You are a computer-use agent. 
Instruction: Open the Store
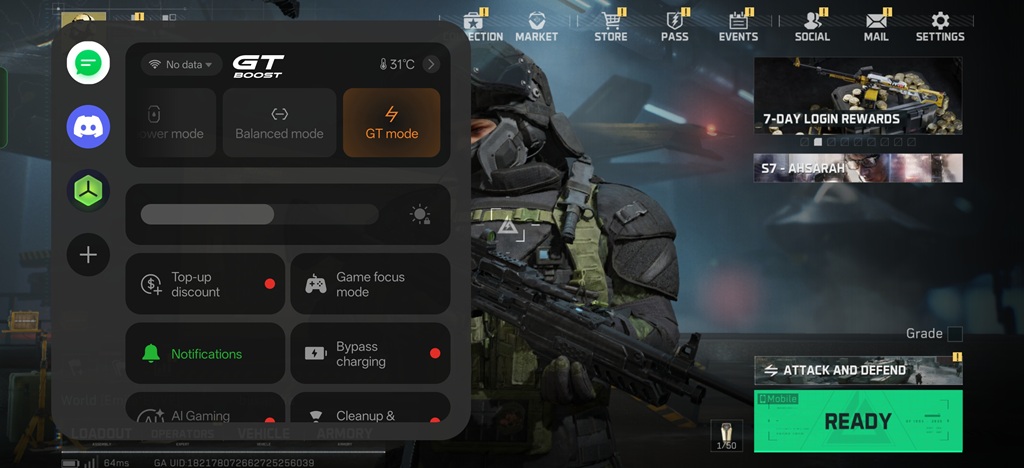point(610,26)
